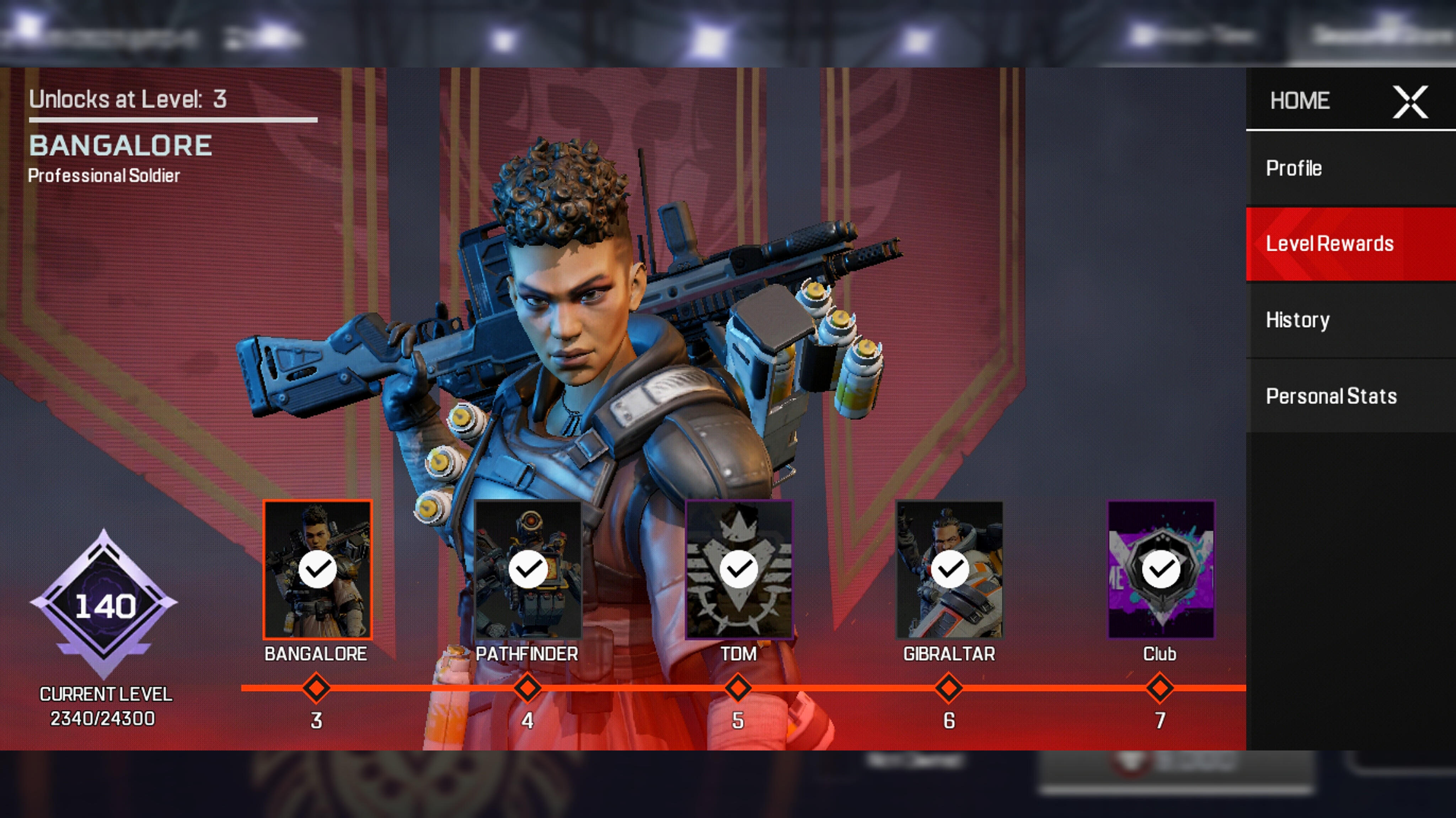Choose the Pathfinder level 4 reward
Viewport: 1456px width, 818px height.
click(528, 569)
